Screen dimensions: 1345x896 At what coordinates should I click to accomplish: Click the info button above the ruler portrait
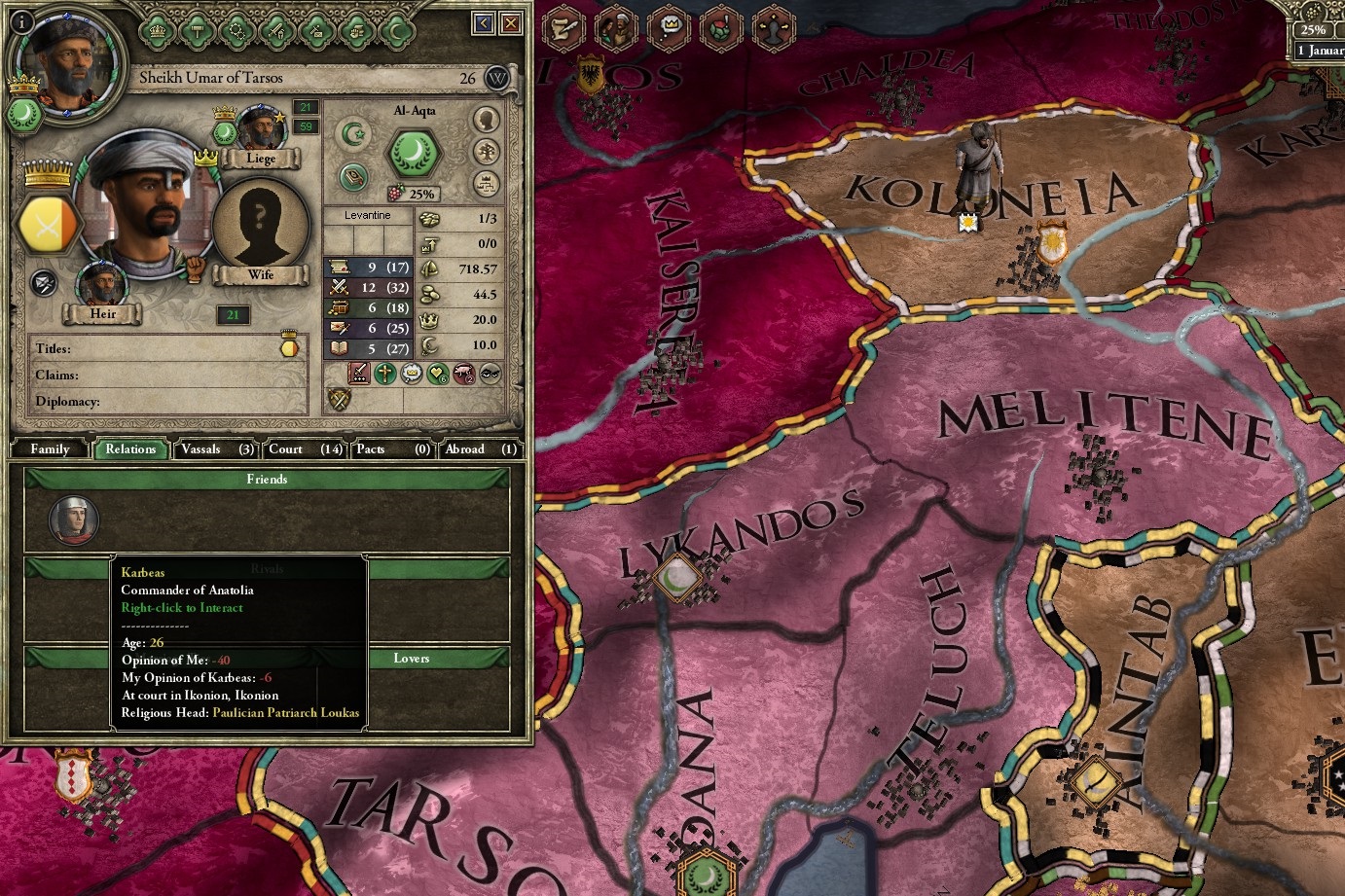tap(20, 21)
